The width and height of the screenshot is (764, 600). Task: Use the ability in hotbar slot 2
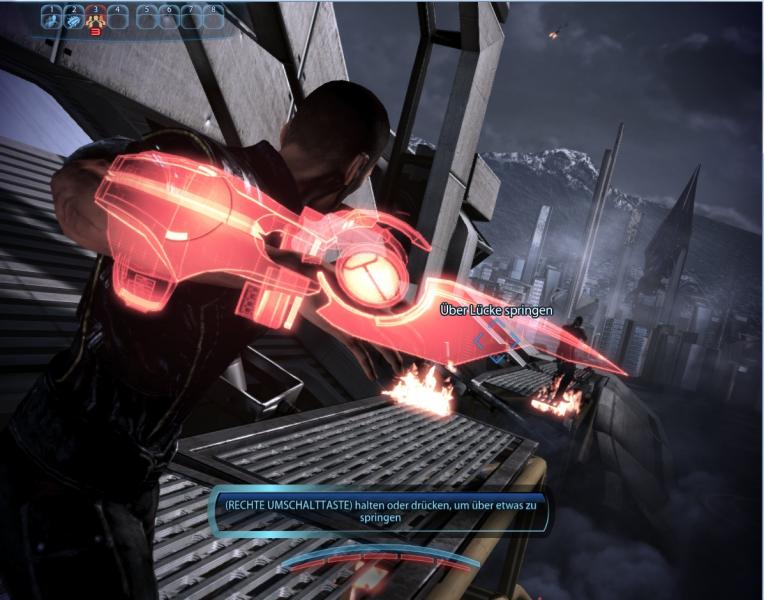tap(74, 18)
